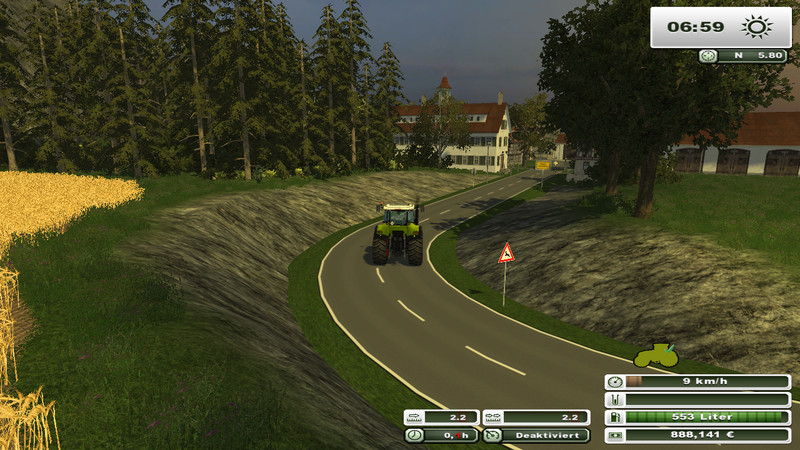This screenshot has width=800, height=450.
Task: Select the speedometer gauge icon
Action: tap(614, 381)
